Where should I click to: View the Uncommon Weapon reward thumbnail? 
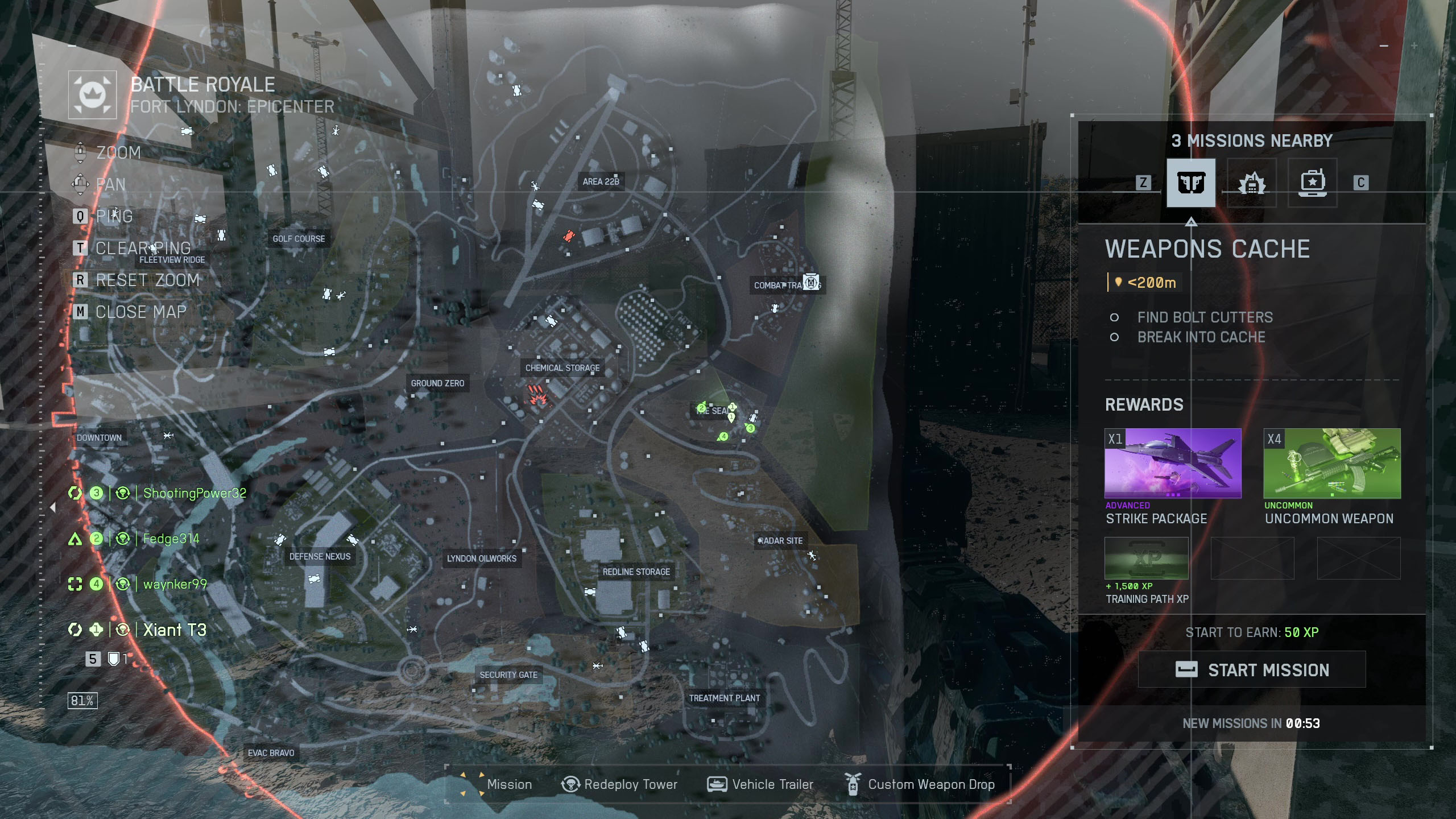[1331, 463]
